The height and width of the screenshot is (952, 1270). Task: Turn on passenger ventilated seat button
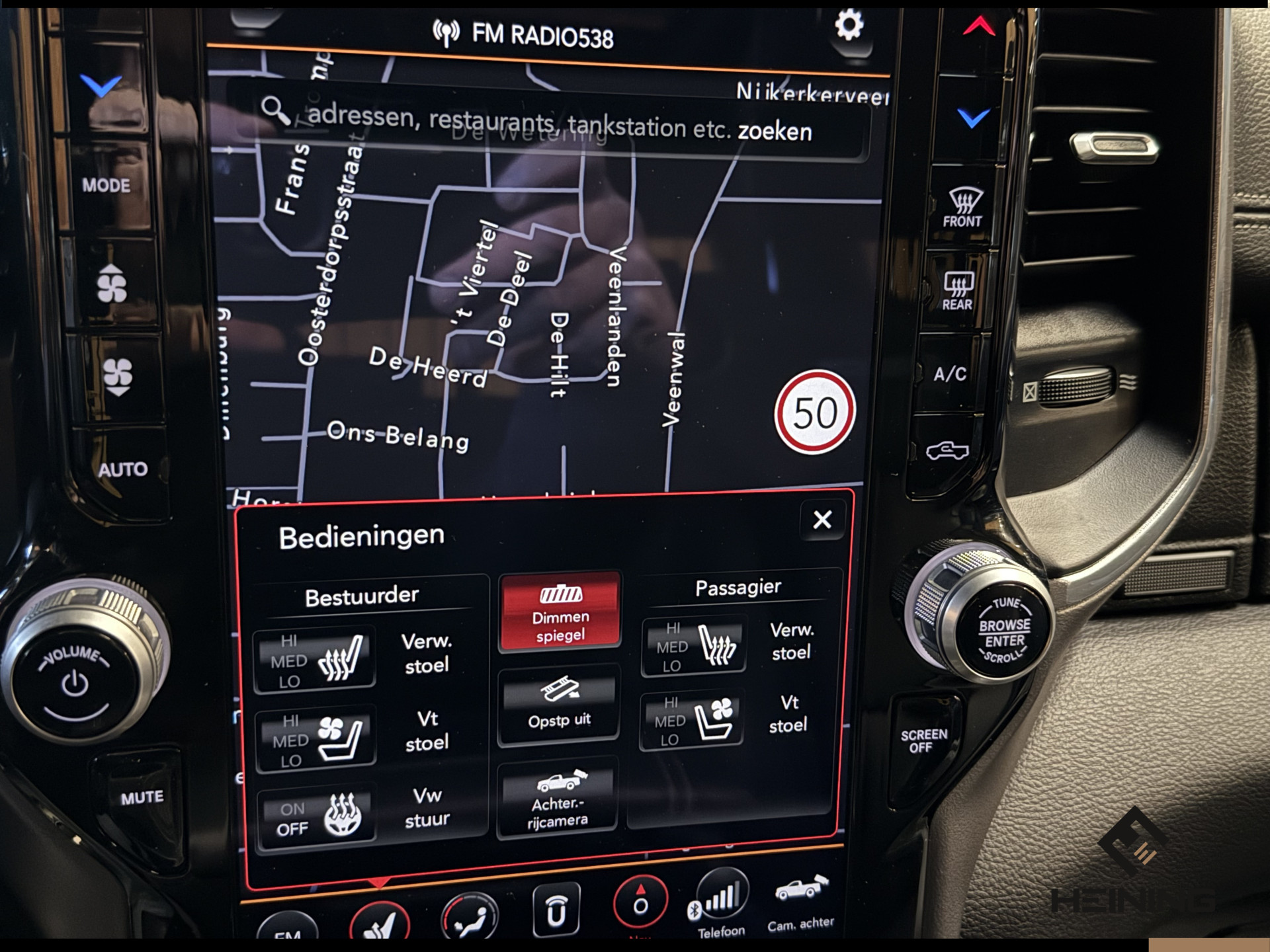[692, 721]
